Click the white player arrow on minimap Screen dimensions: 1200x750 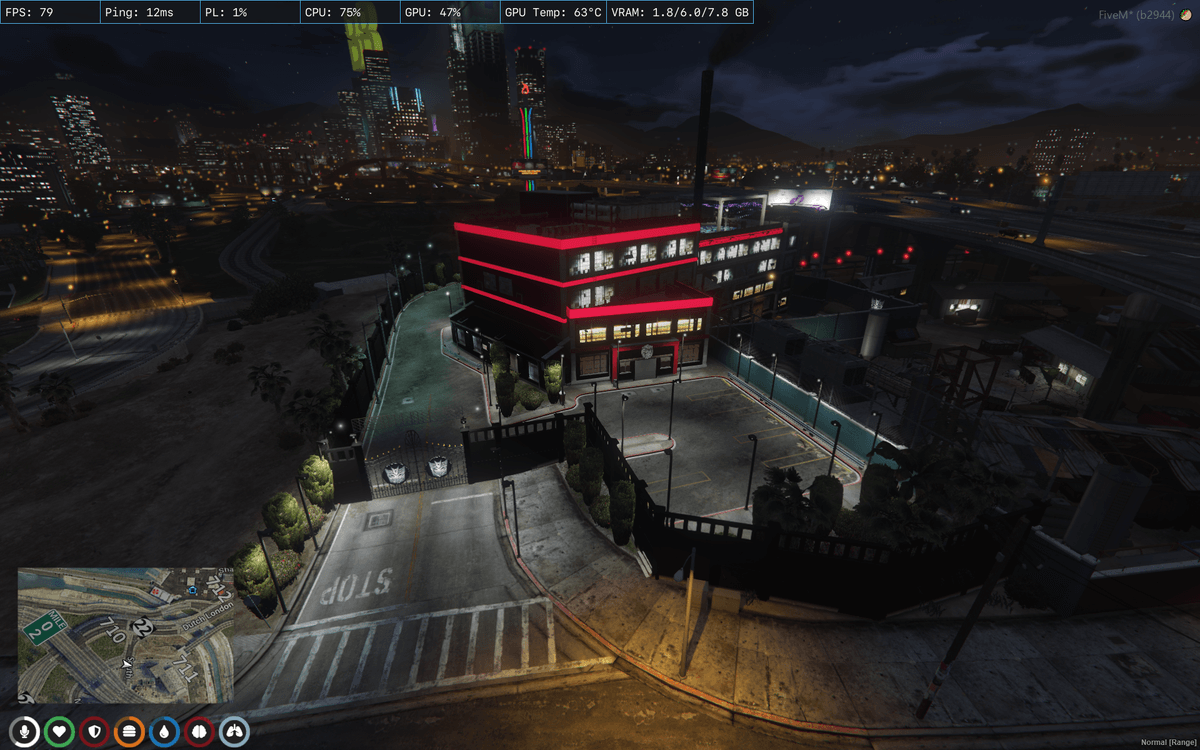pyautogui.click(x=127, y=663)
